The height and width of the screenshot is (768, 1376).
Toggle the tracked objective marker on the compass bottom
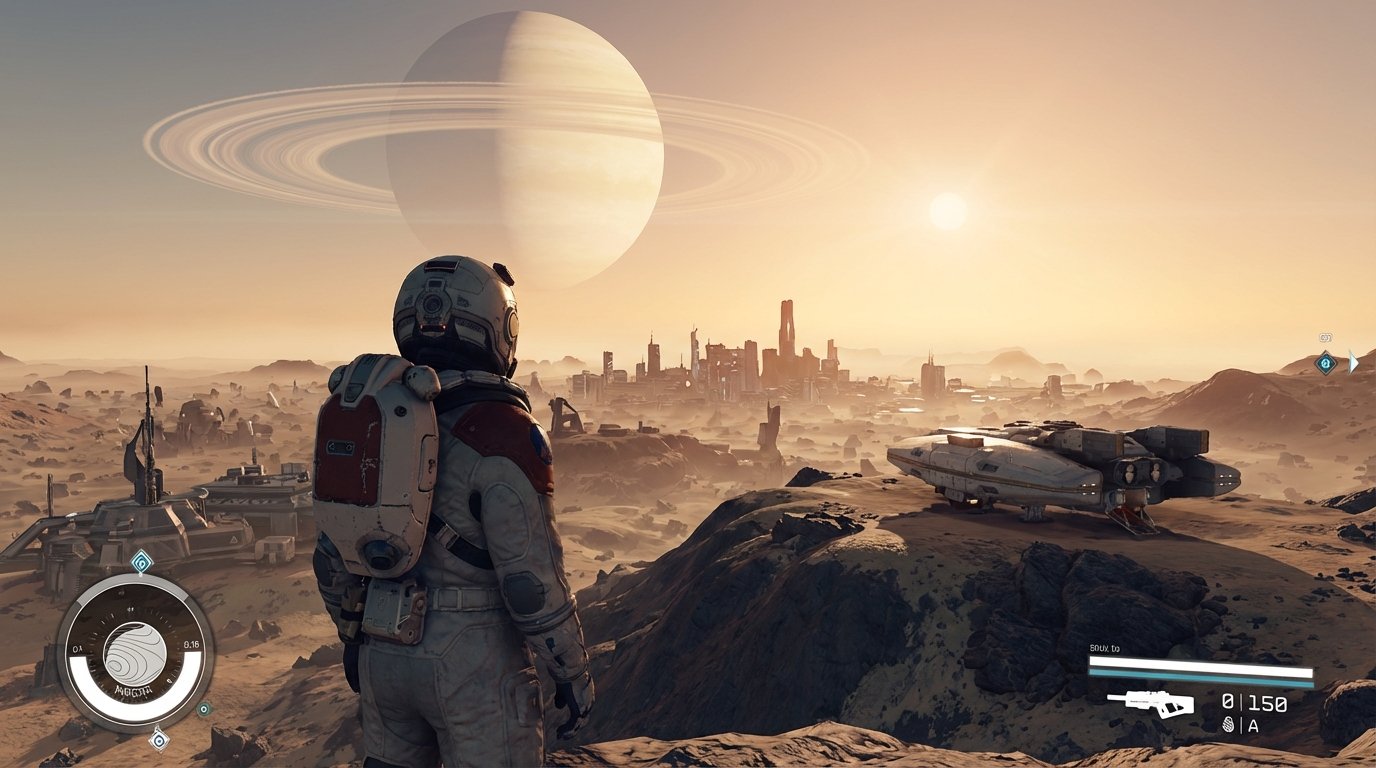coord(160,742)
